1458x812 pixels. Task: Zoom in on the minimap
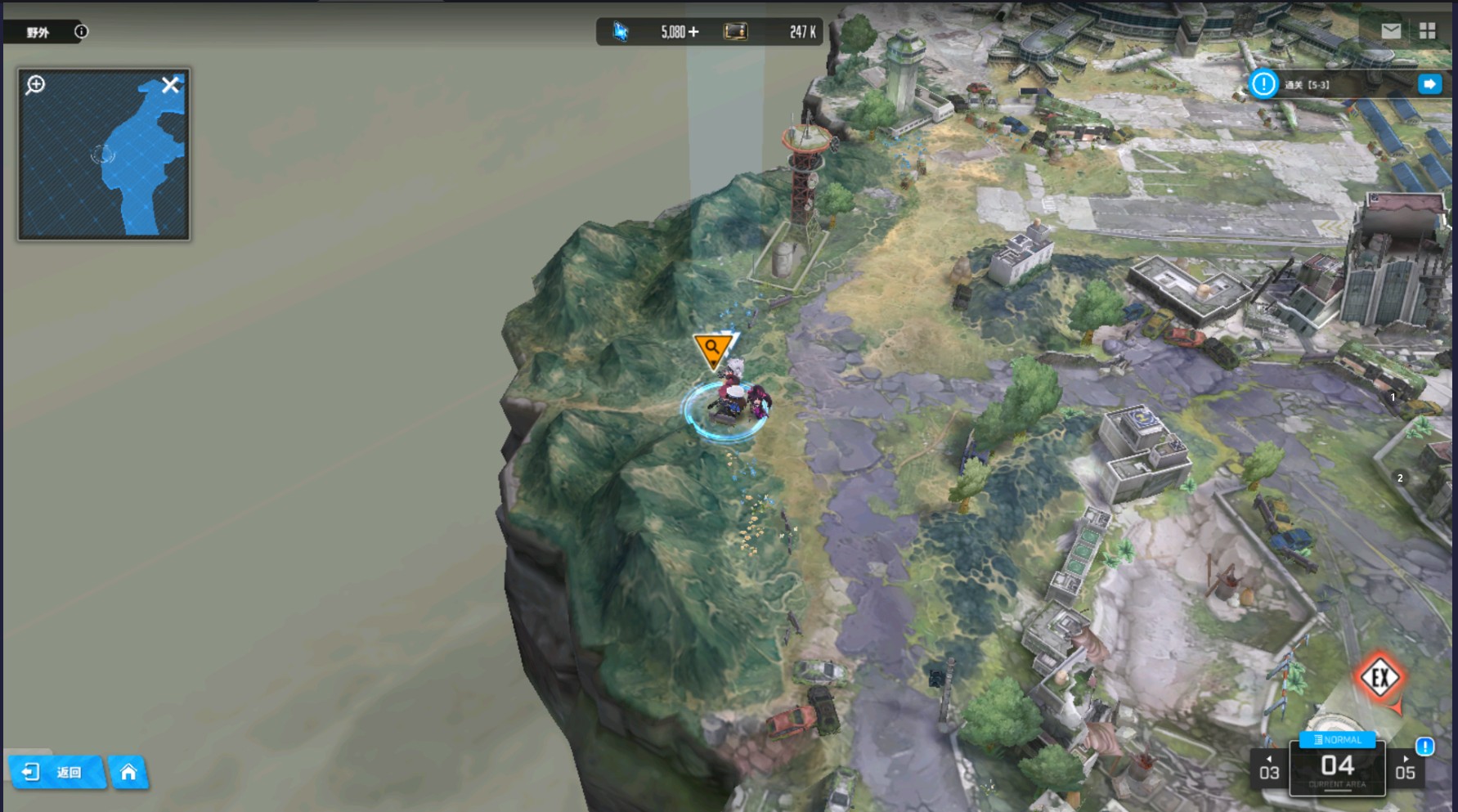(x=35, y=84)
